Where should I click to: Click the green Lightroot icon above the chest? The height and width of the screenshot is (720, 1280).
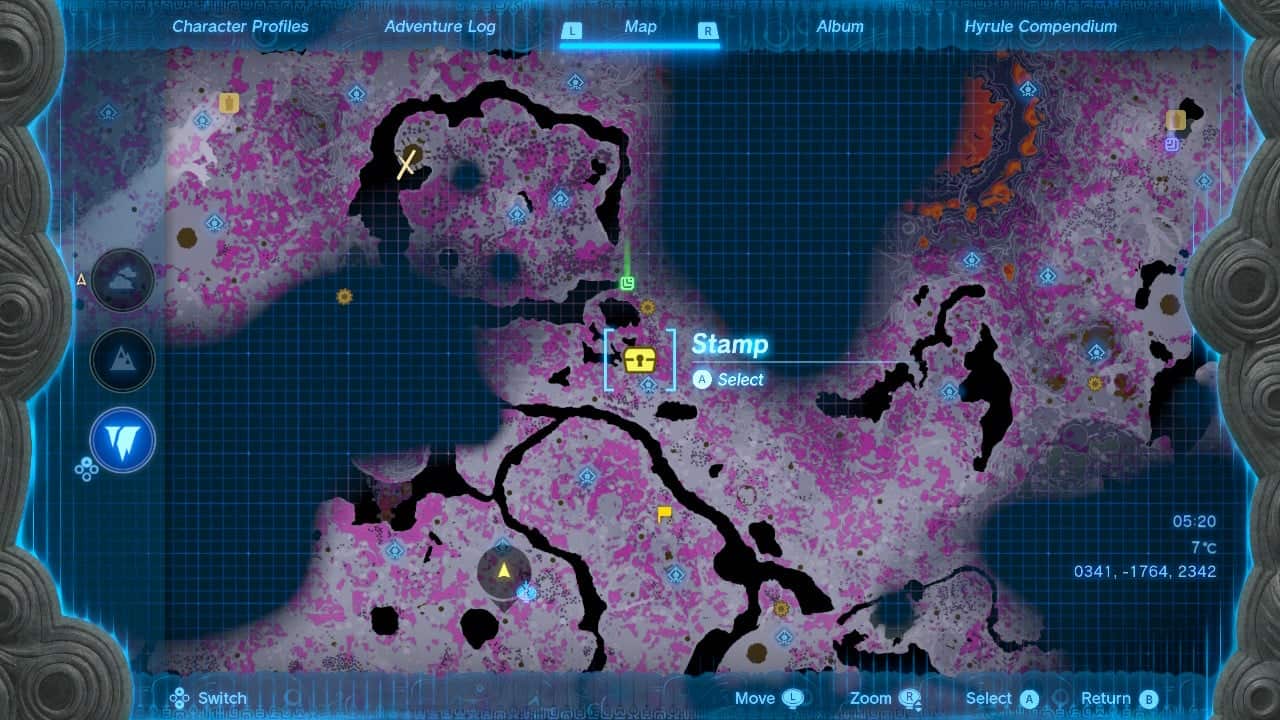tap(625, 282)
